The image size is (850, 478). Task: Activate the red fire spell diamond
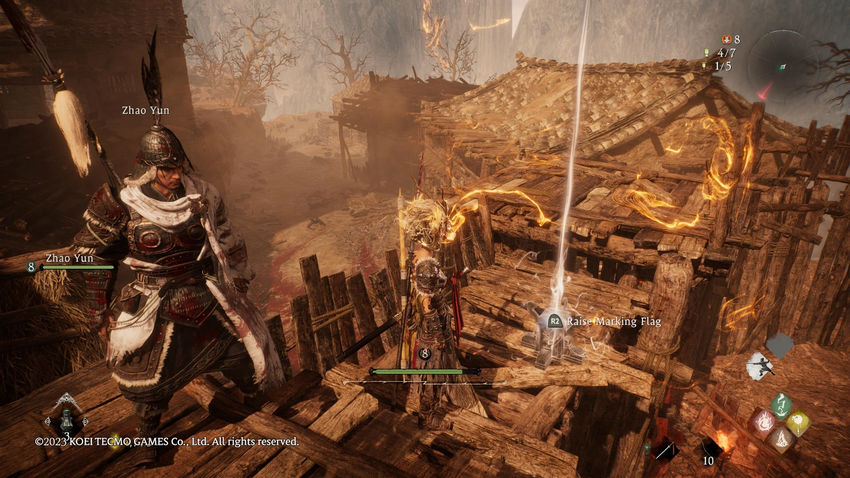pos(764,422)
